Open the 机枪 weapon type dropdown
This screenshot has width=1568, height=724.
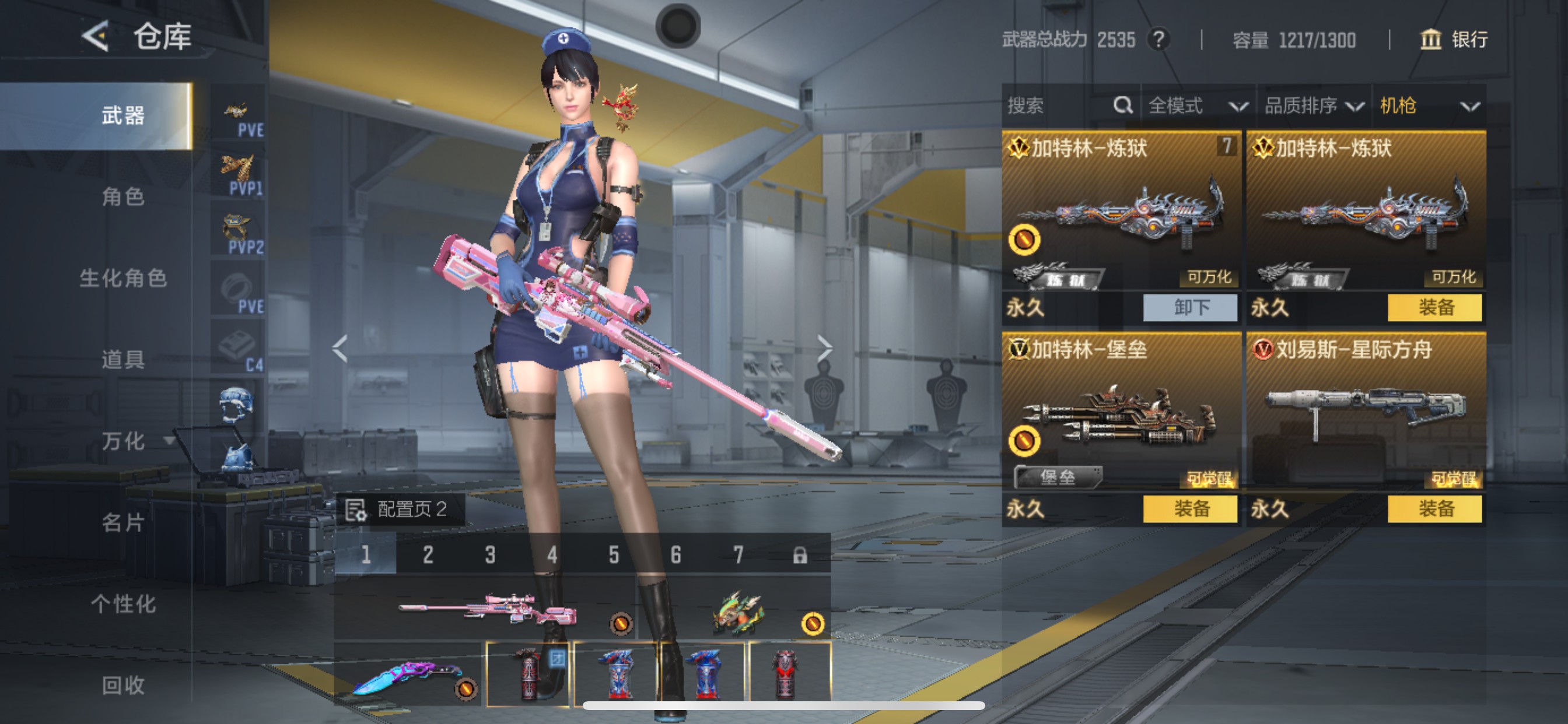1429,106
